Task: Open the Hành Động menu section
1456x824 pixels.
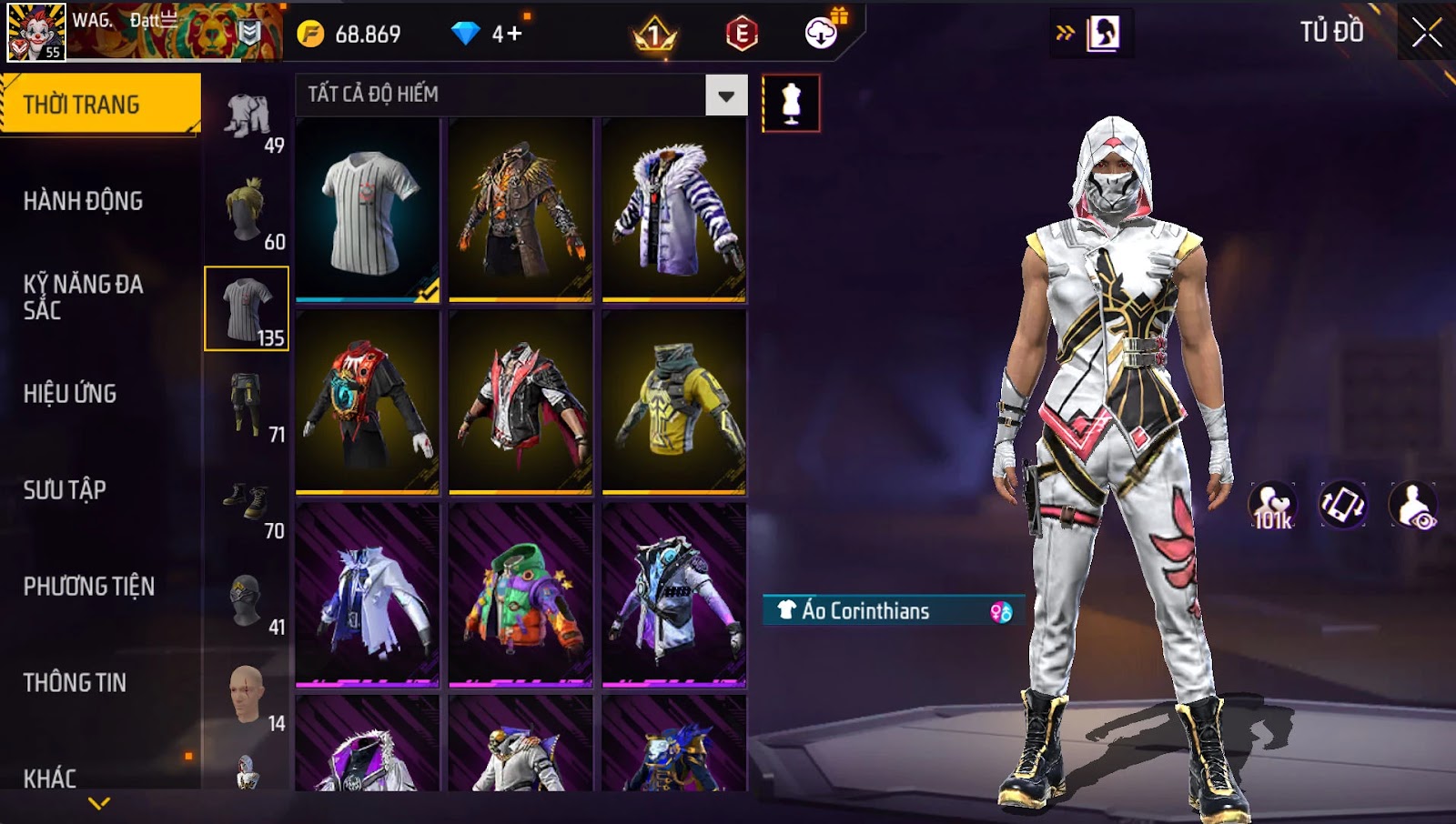Action: click(83, 201)
